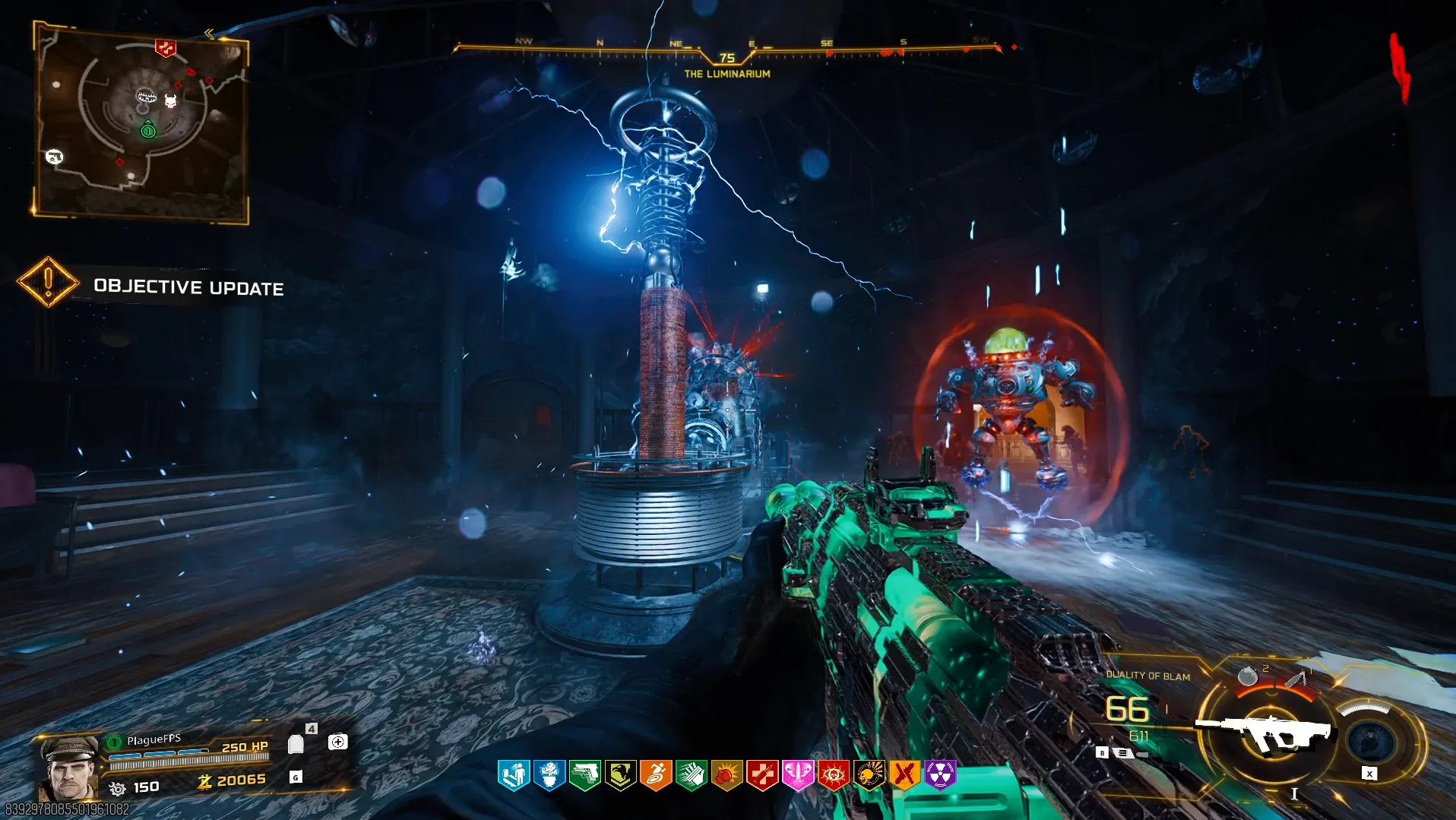Select the red Quick Revive marker on minimap
Image resolution: width=1456 pixels, height=820 pixels.
[165, 49]
